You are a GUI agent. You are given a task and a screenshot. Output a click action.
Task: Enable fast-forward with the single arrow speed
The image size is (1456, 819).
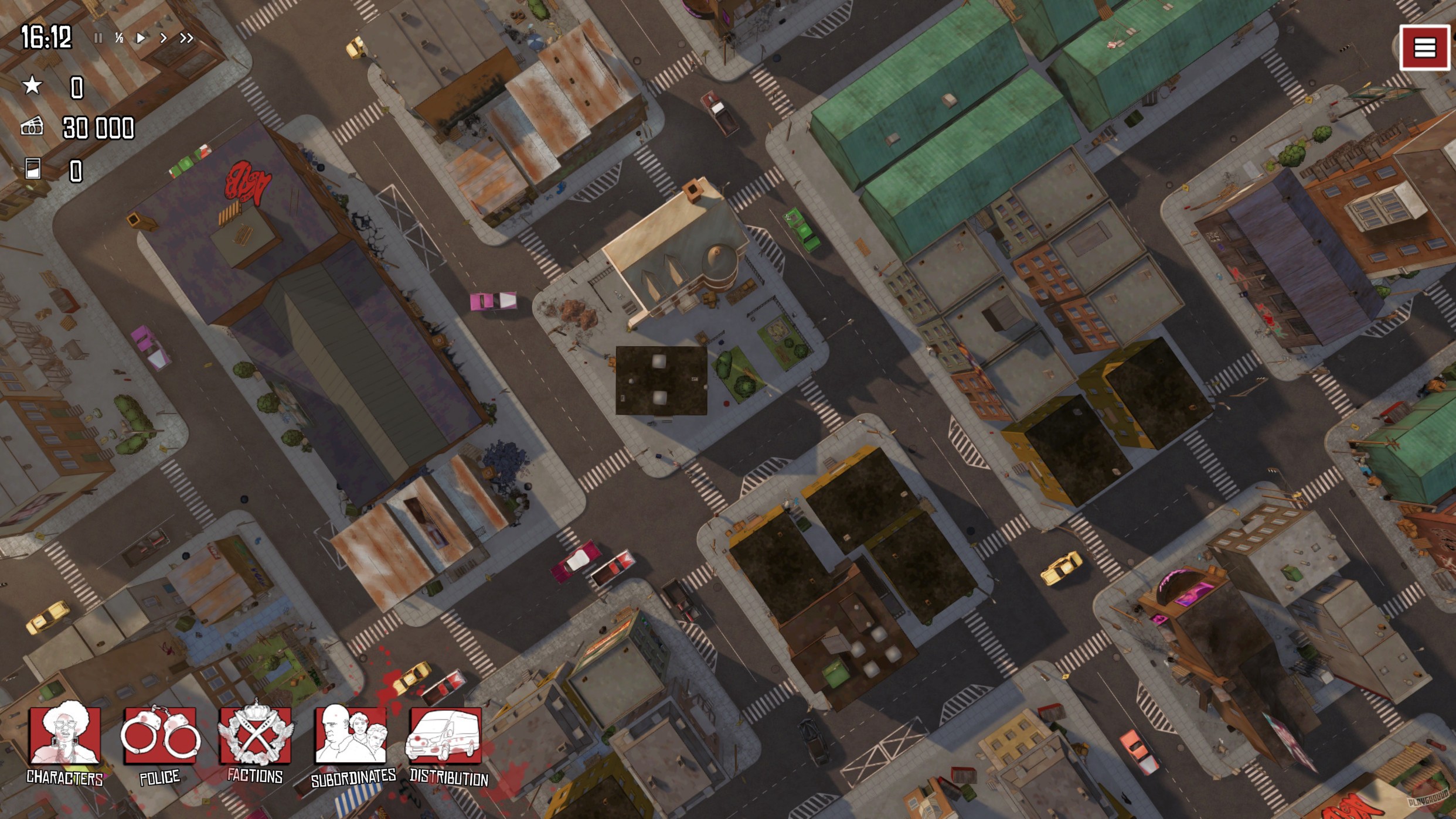[164, 37]
